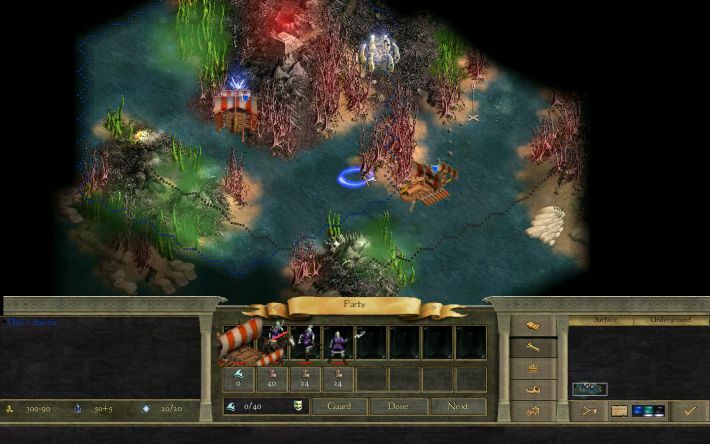
Task: Open the crown realm overview button
Action: [532, 368]
